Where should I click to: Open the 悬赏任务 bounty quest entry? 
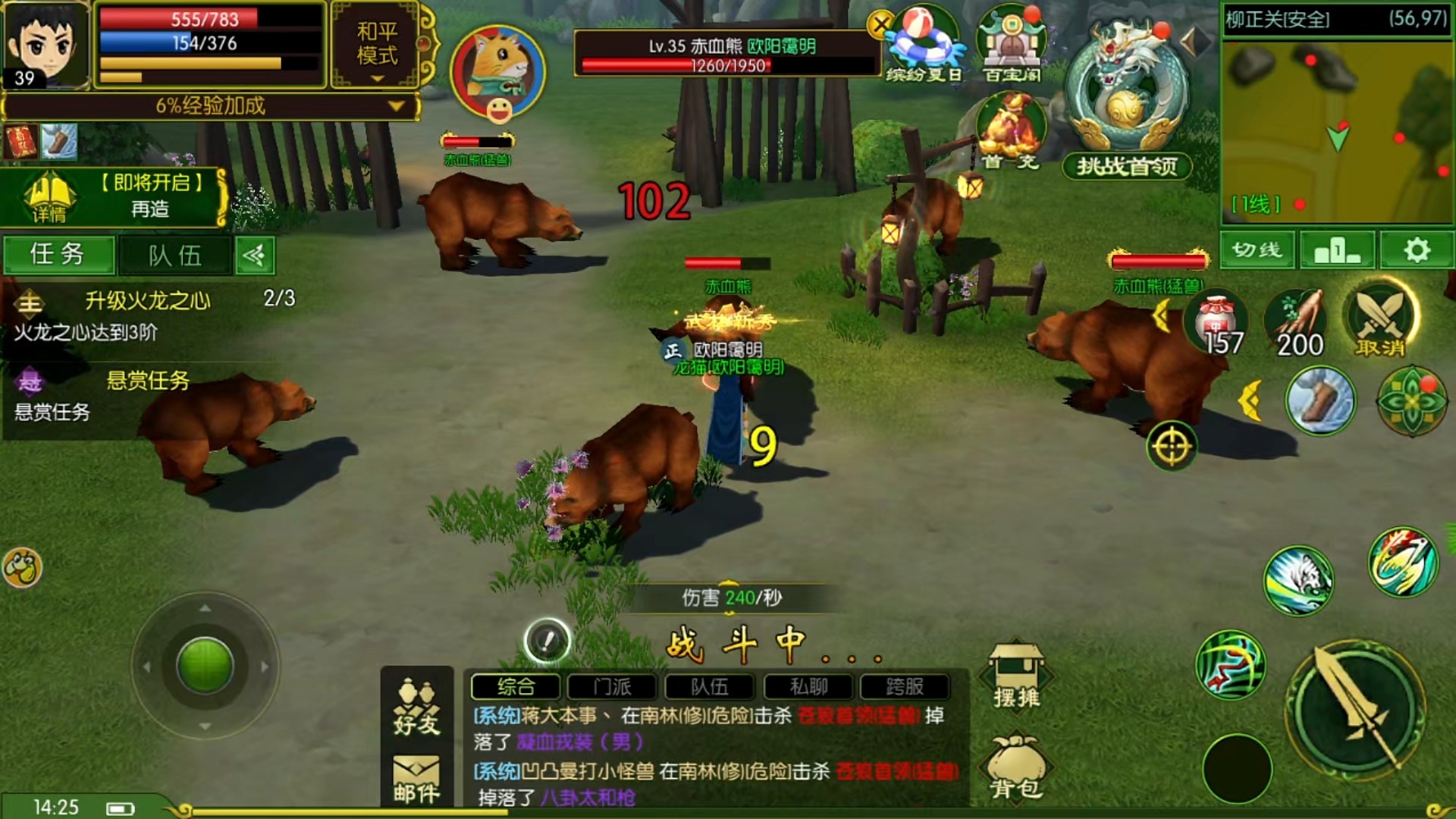click(148, 381)
